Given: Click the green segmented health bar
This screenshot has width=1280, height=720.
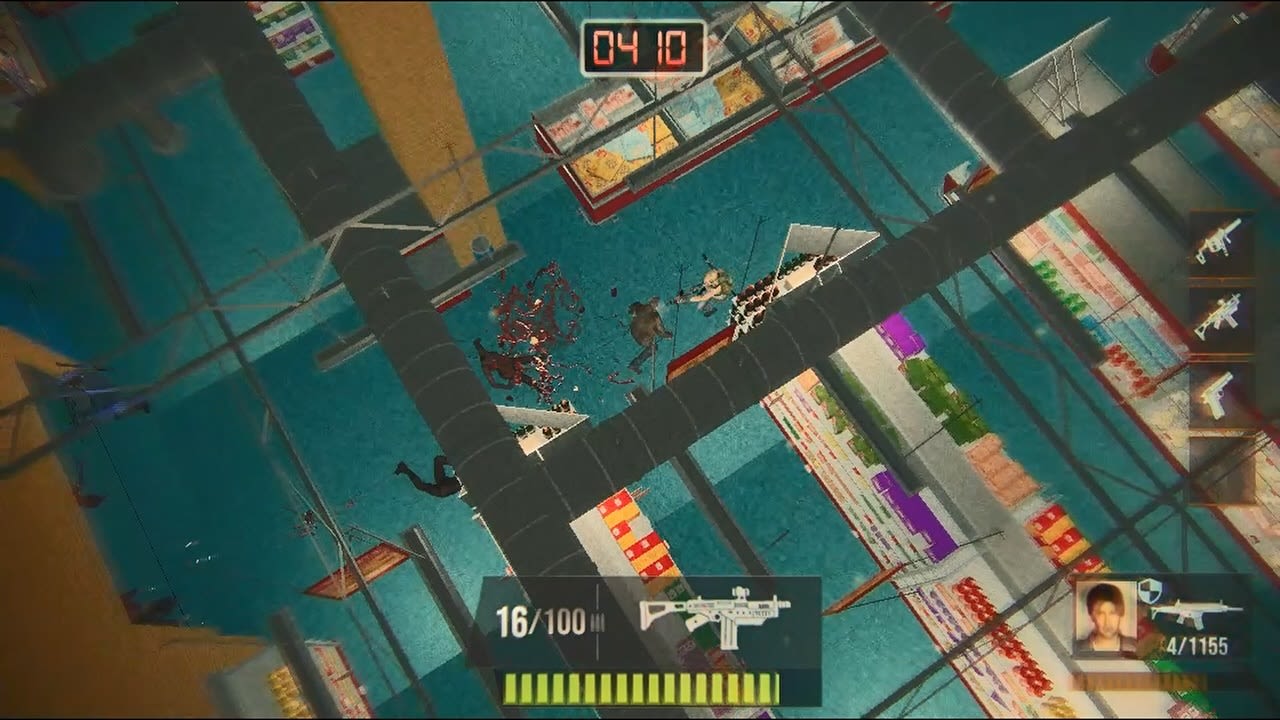Looking at the screenshot, I should pyautogui.click(x=640, y=690).
